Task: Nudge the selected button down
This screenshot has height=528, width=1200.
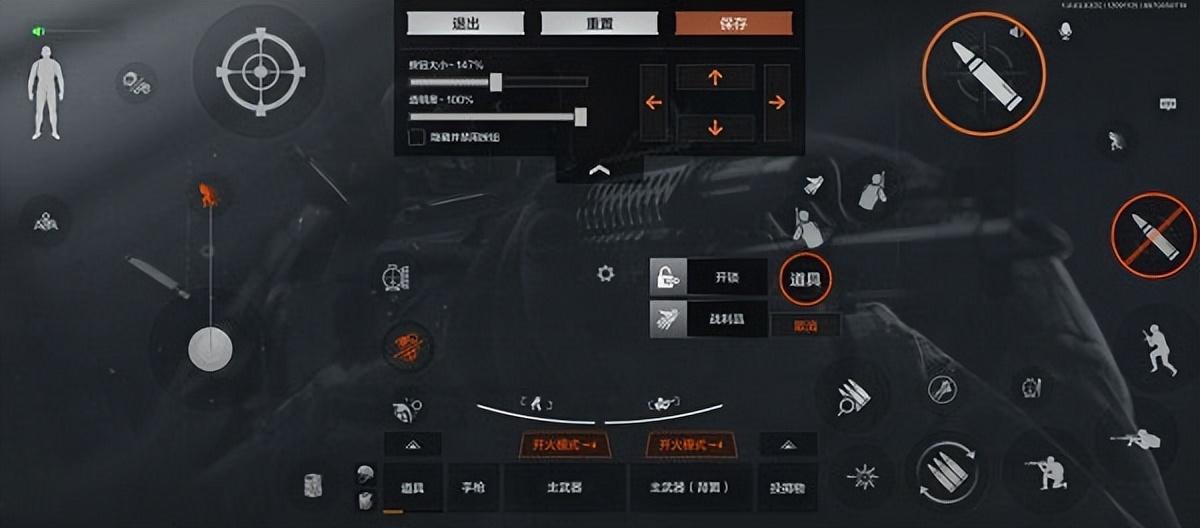Action: [x=715, y=127]
